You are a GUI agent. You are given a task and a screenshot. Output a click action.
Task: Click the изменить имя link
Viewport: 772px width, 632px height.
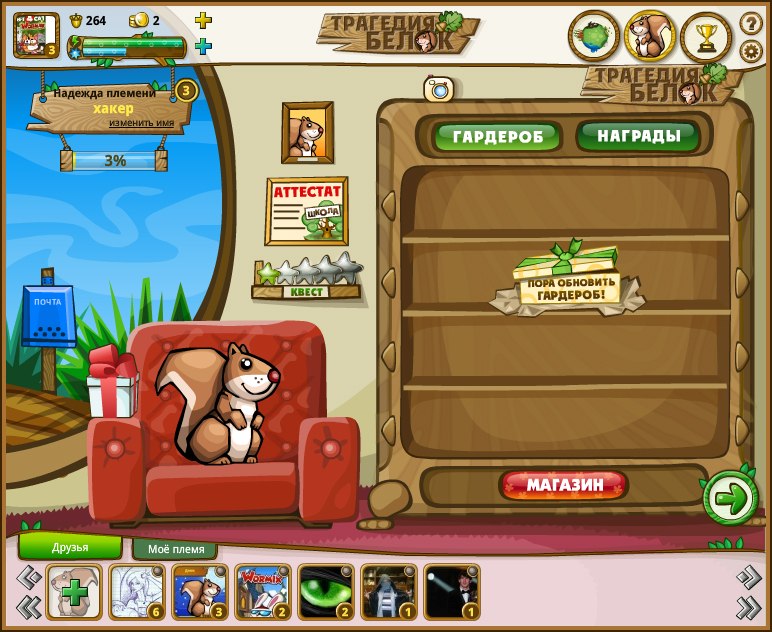tap(141, 123)
